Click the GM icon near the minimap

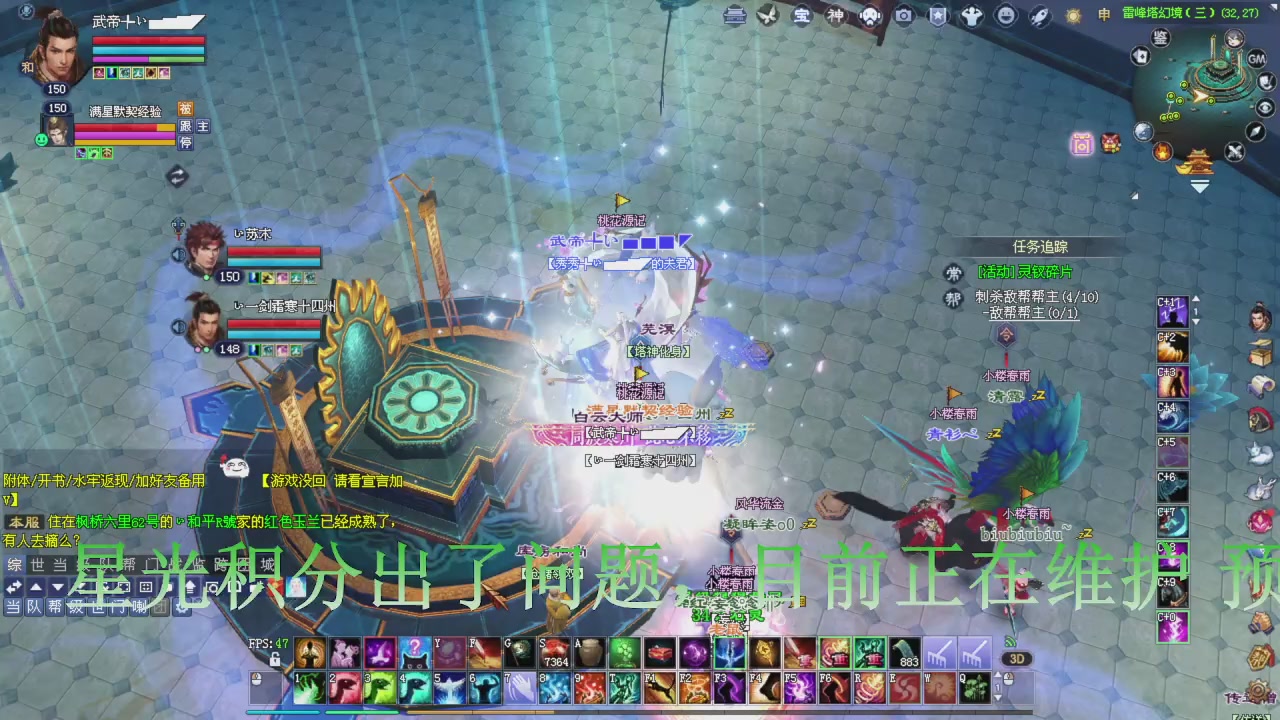(1255, 59)
